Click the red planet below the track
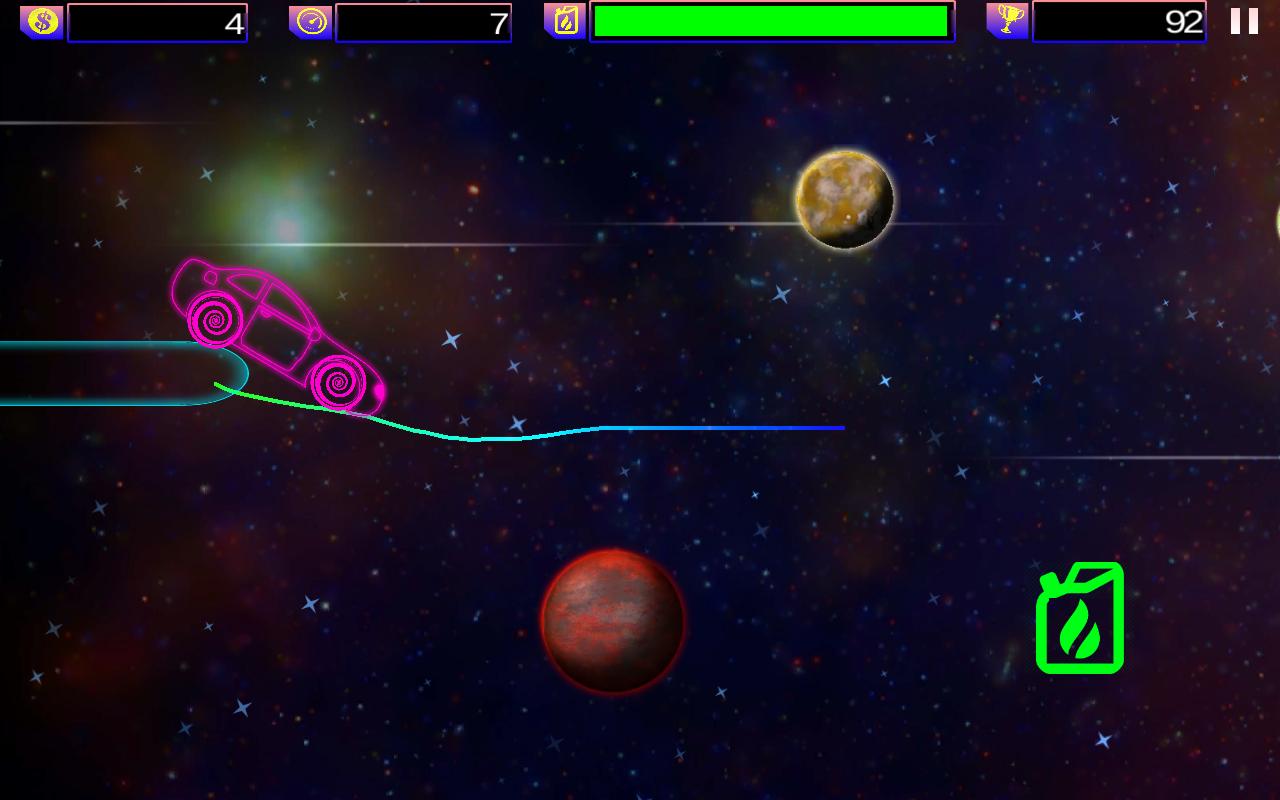Screen dimensions: 1280x800 pyautogui.click(x=612, y=623)
